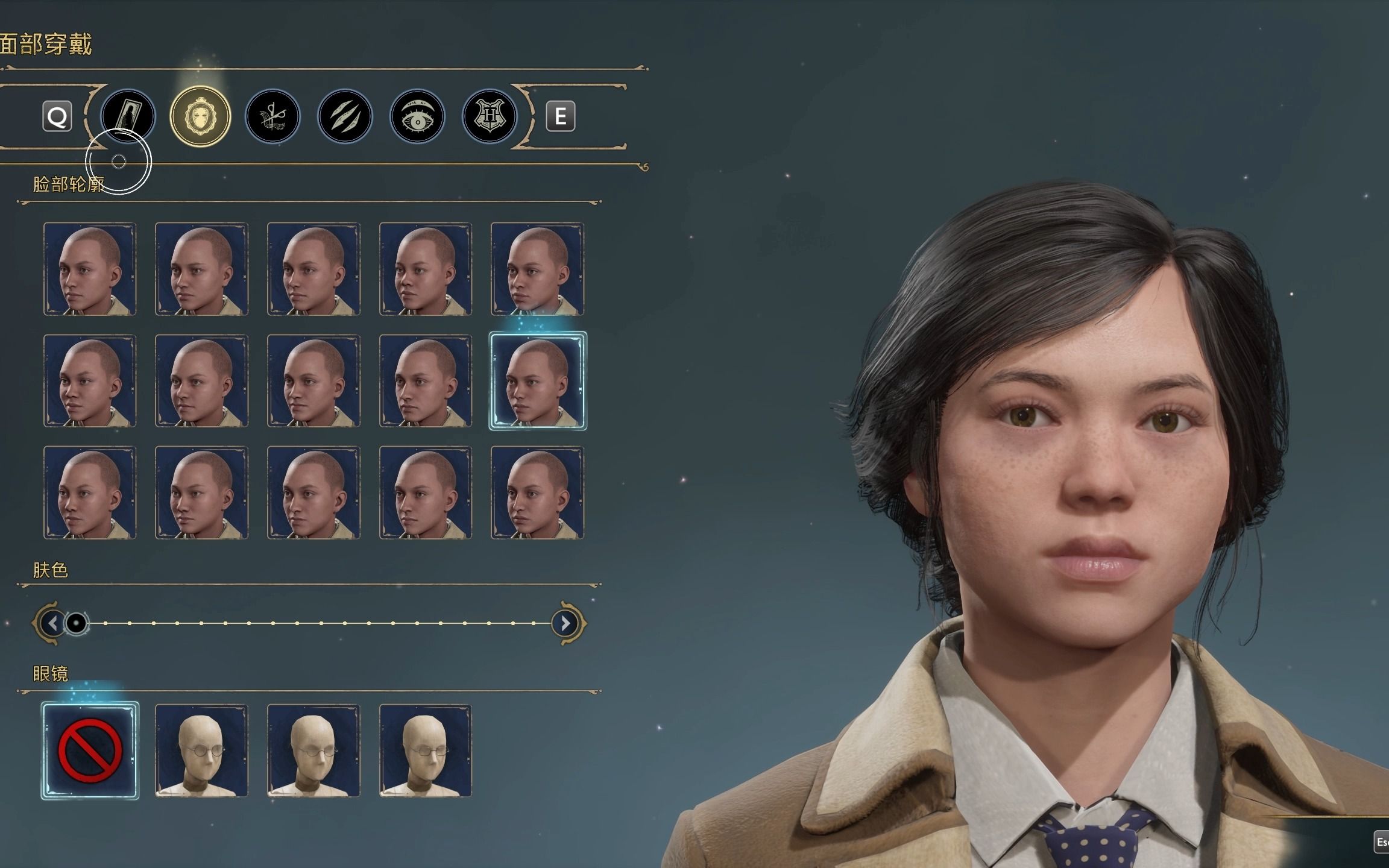Choose the no-glasses option
Viewport: 1389px width, 868px height.
(90, 750)
